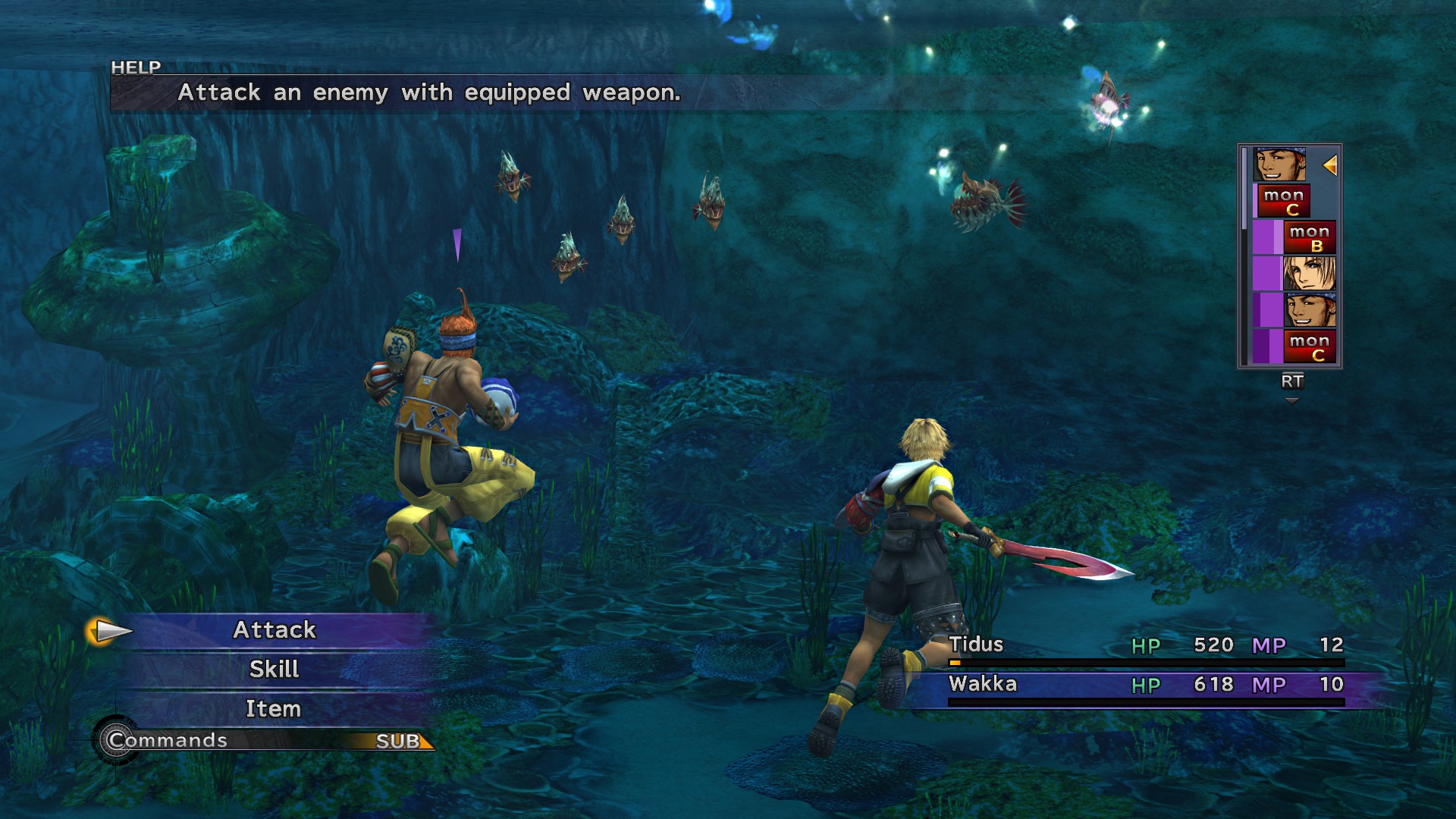Click Wakka's portrait beside the yellow arrow
Viewport: 1456px width, 819px height.
click(1279, 165)
